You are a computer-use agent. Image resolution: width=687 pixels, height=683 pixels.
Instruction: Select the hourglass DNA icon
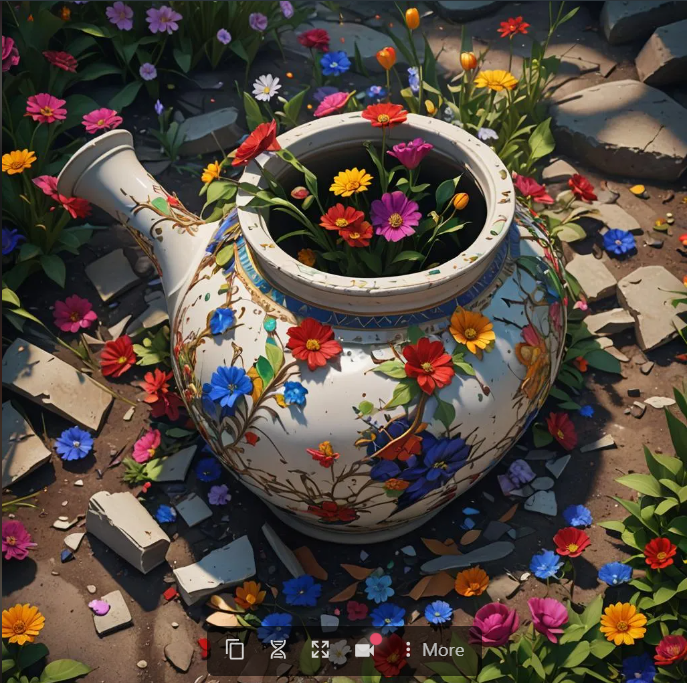click(278, 649)
